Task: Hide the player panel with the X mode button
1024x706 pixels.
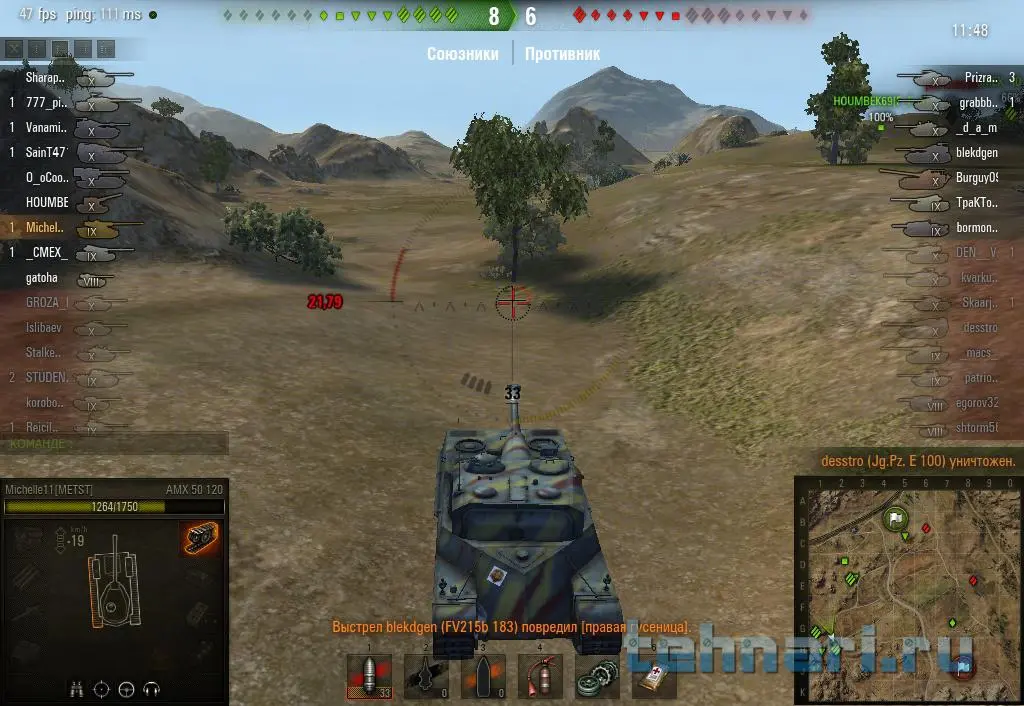Action: [x=14, y=48]
